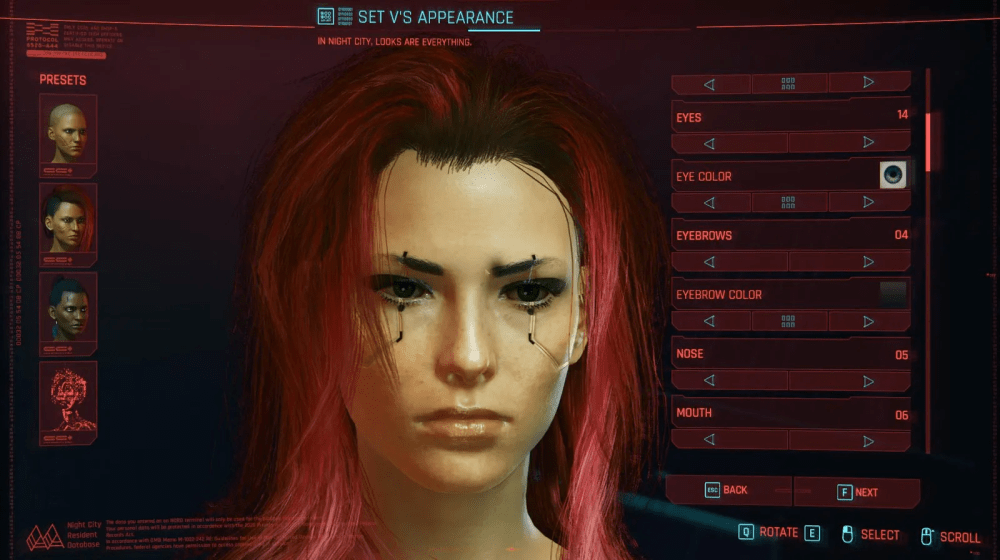
Task: Change Mouth to the next option
Action: click(x=868, y=439)
